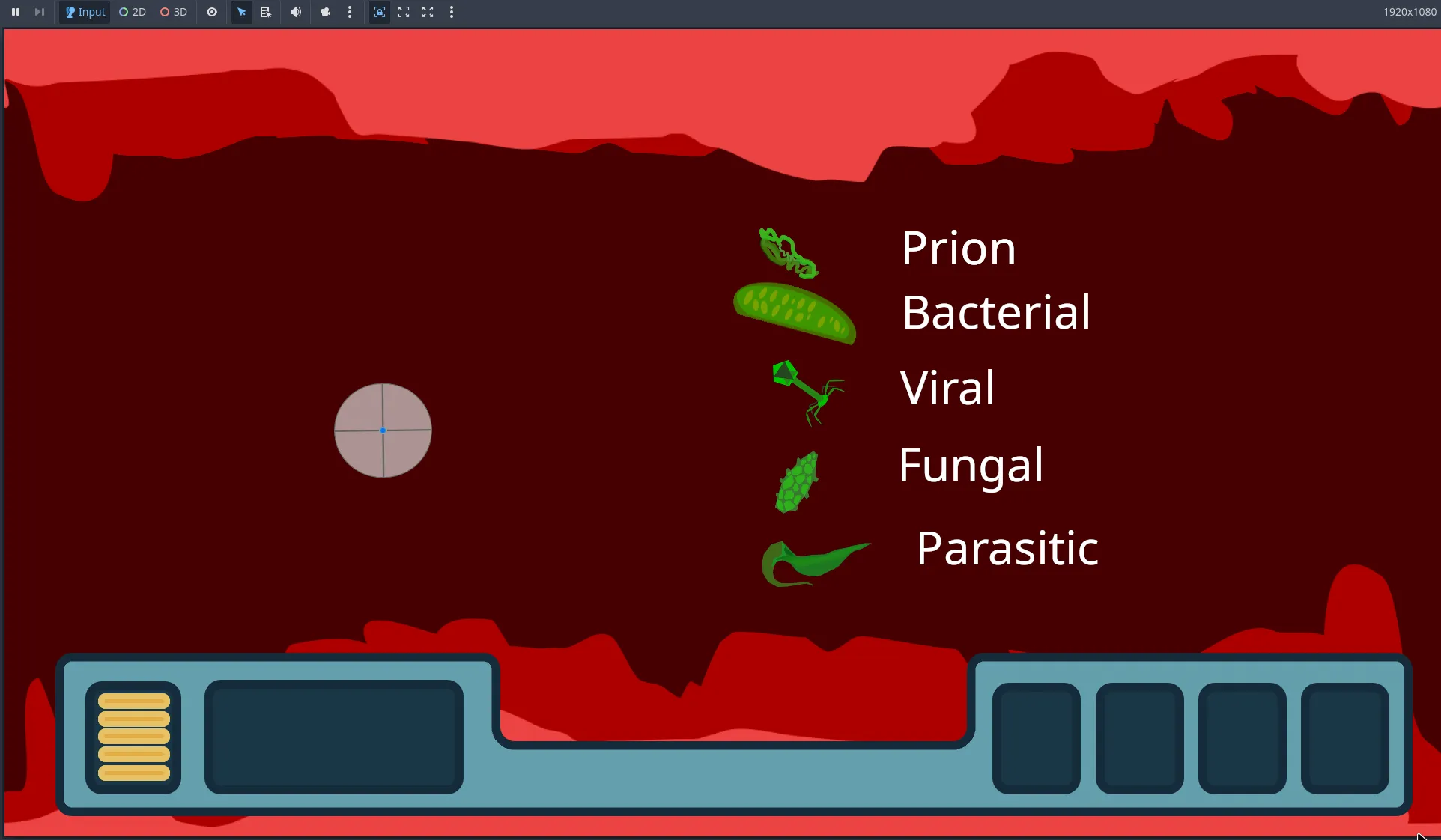Screen dimensions: 1441x840
Task: Open the camera options three-dot menu
Action: 349,12
